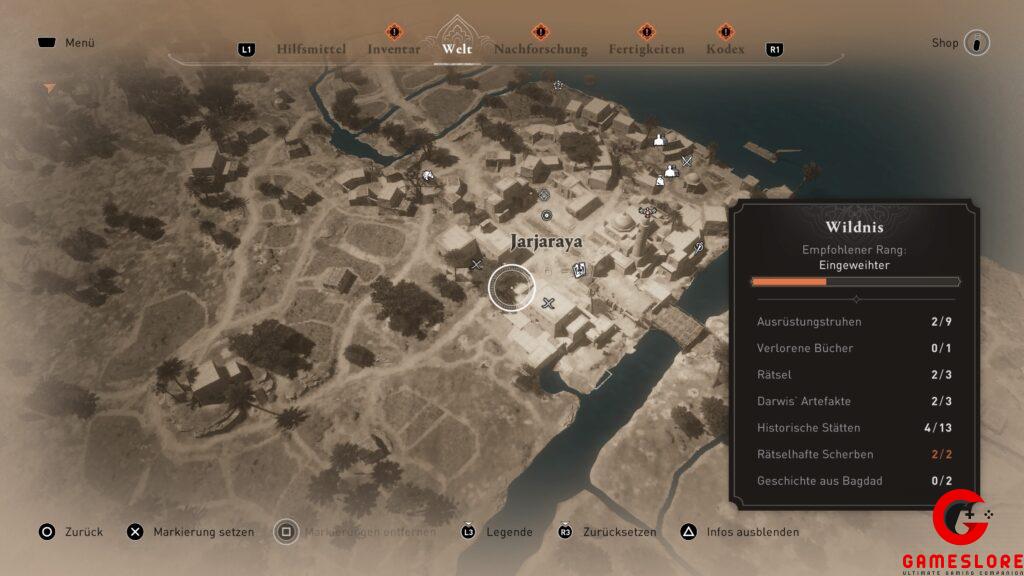Choose Markierung setzen to place a marker

[191, 532]
